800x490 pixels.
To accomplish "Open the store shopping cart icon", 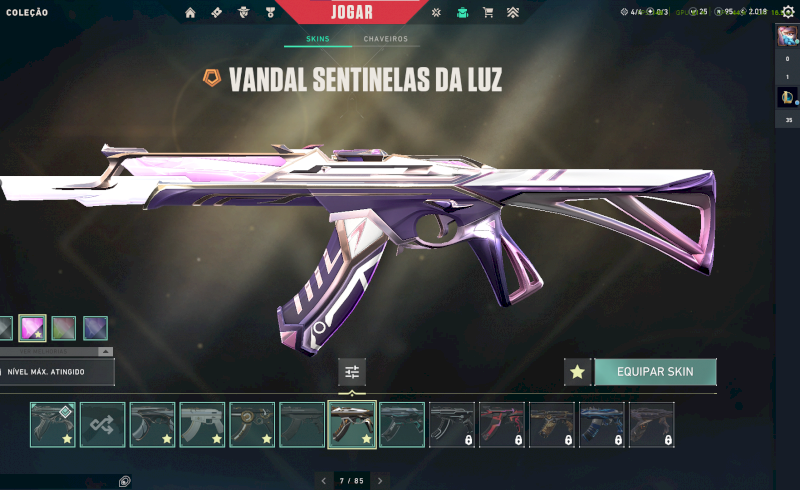I will [488, 13].
